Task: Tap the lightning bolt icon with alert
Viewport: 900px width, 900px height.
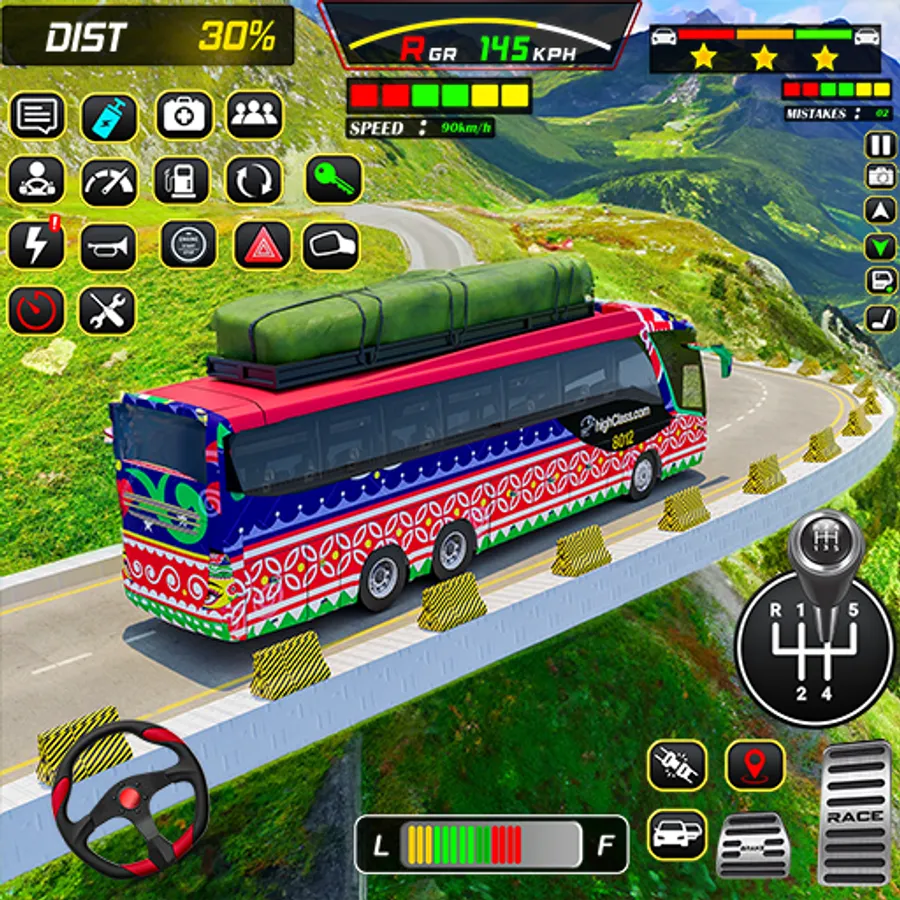Action: click(37, 245)
